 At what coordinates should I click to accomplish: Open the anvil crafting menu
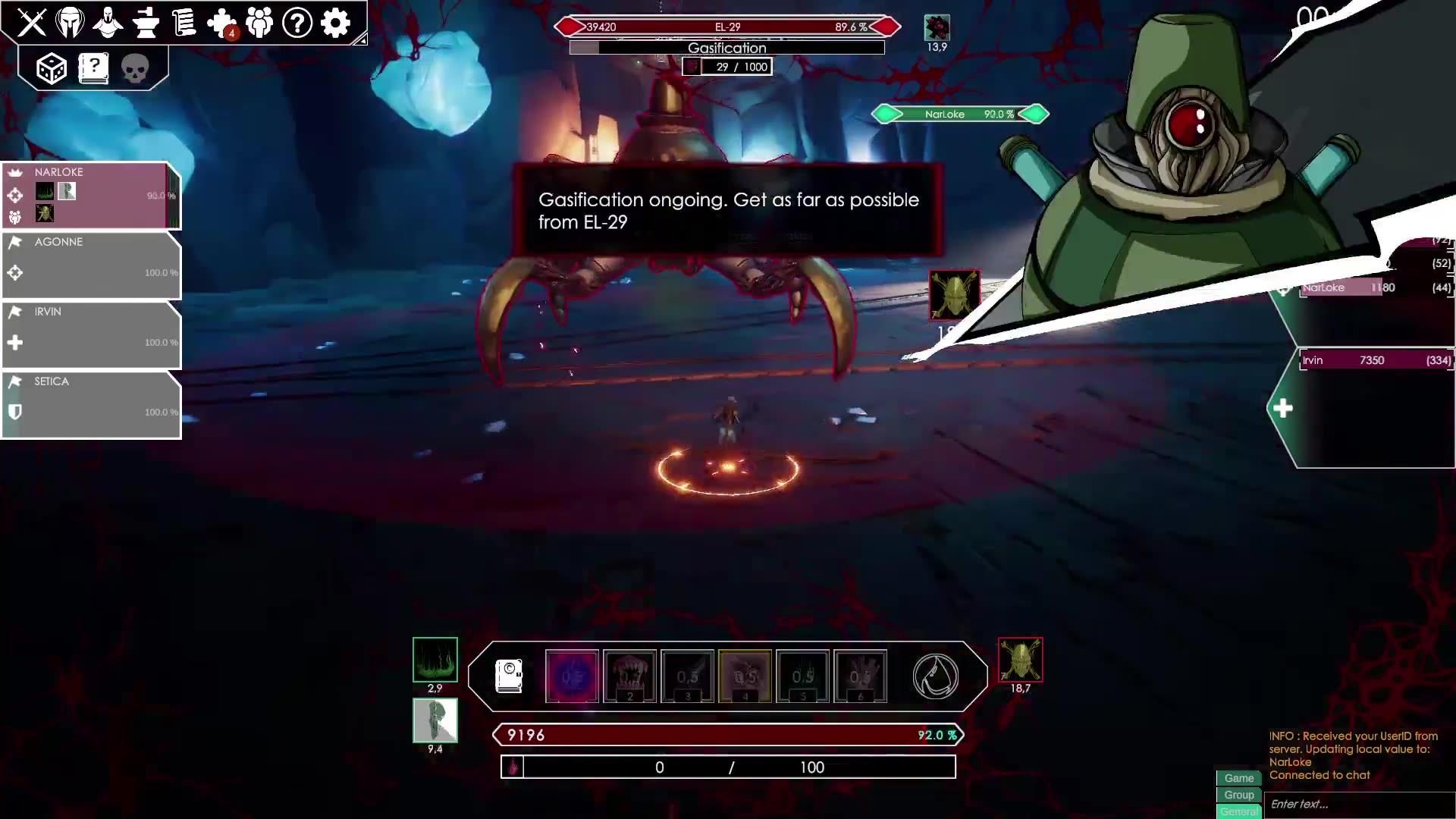pyautogui.click(x=146, y=23)
